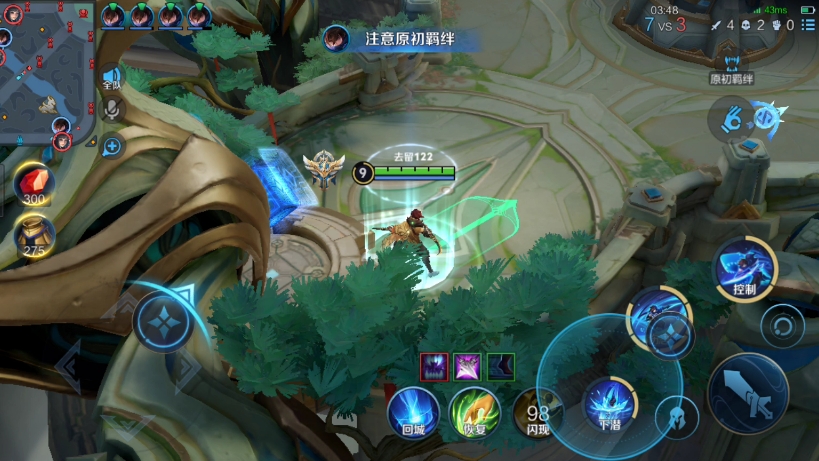The height and width of the screenshot is (461, 819).
Task: Use the 回城 recall skill
Action: (413, 410)
